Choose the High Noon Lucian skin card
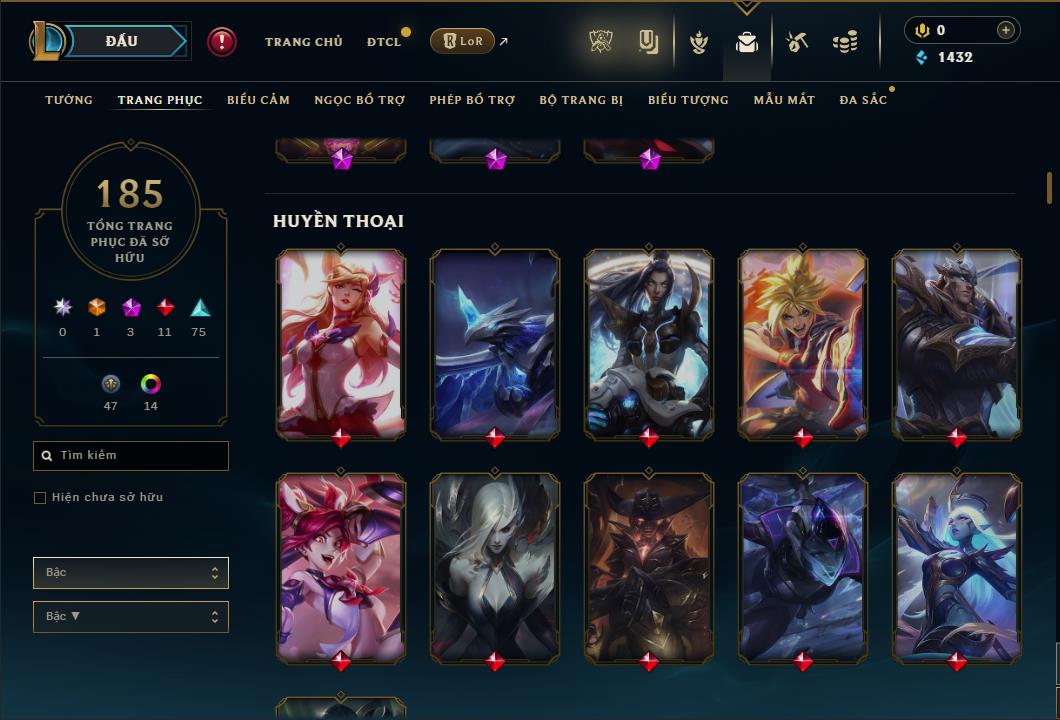 [x=649, y=567]
